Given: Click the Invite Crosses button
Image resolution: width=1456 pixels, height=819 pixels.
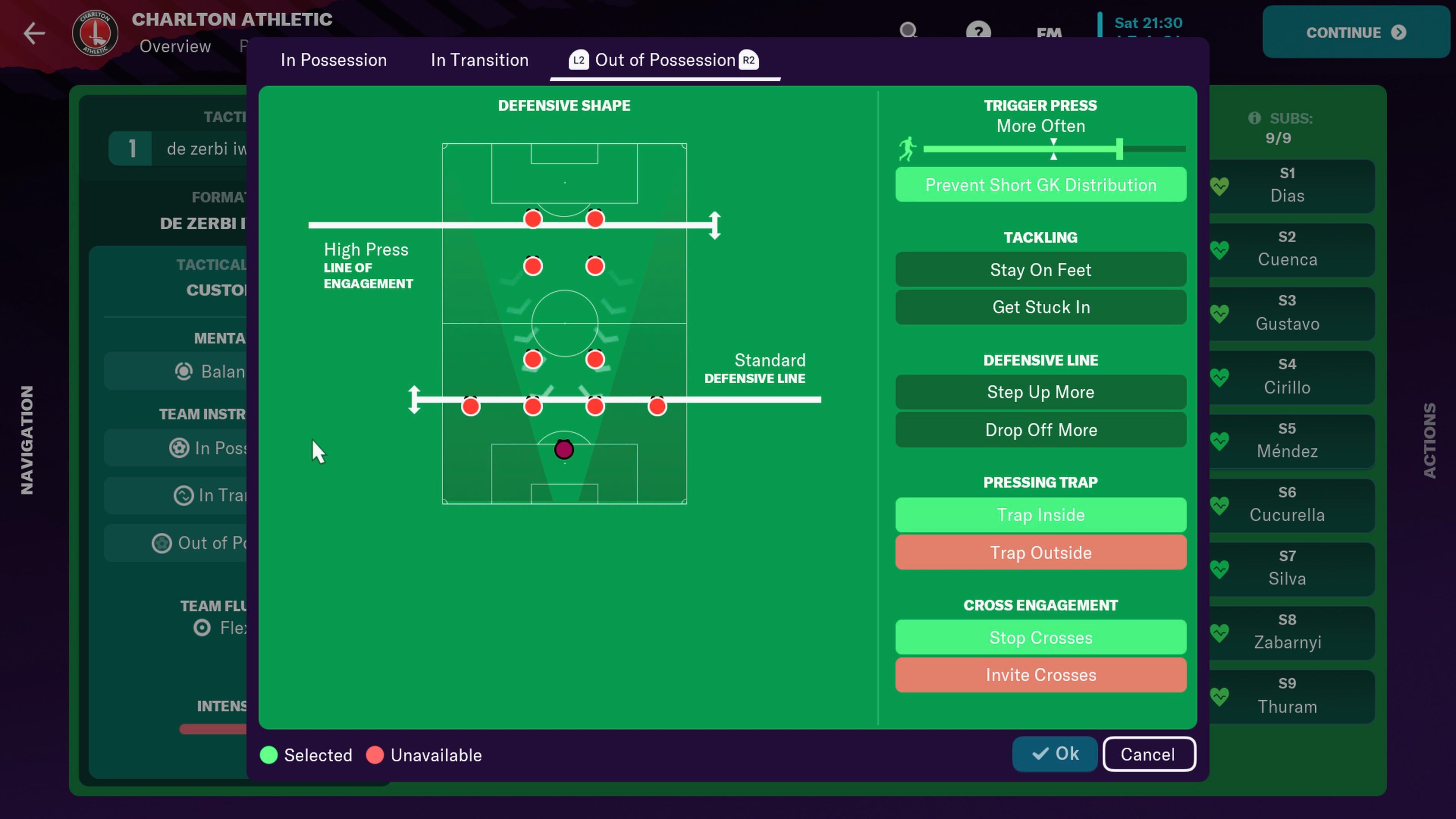Looking at the screenshot, I should [x=1040, y=675].
